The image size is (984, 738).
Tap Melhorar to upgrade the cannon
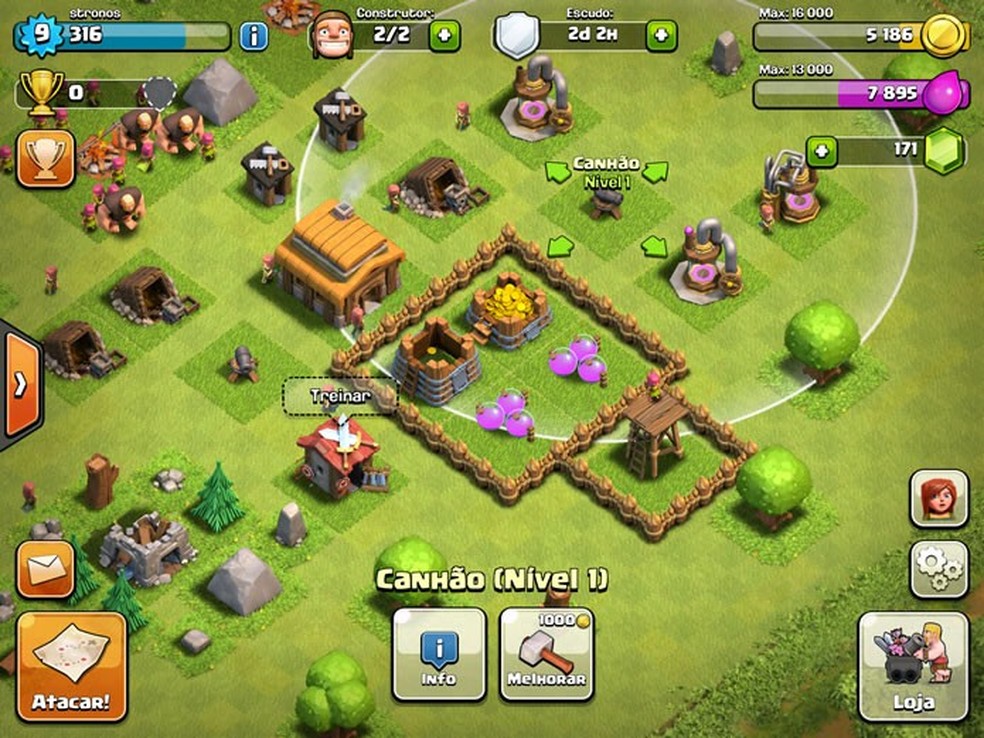546,654
